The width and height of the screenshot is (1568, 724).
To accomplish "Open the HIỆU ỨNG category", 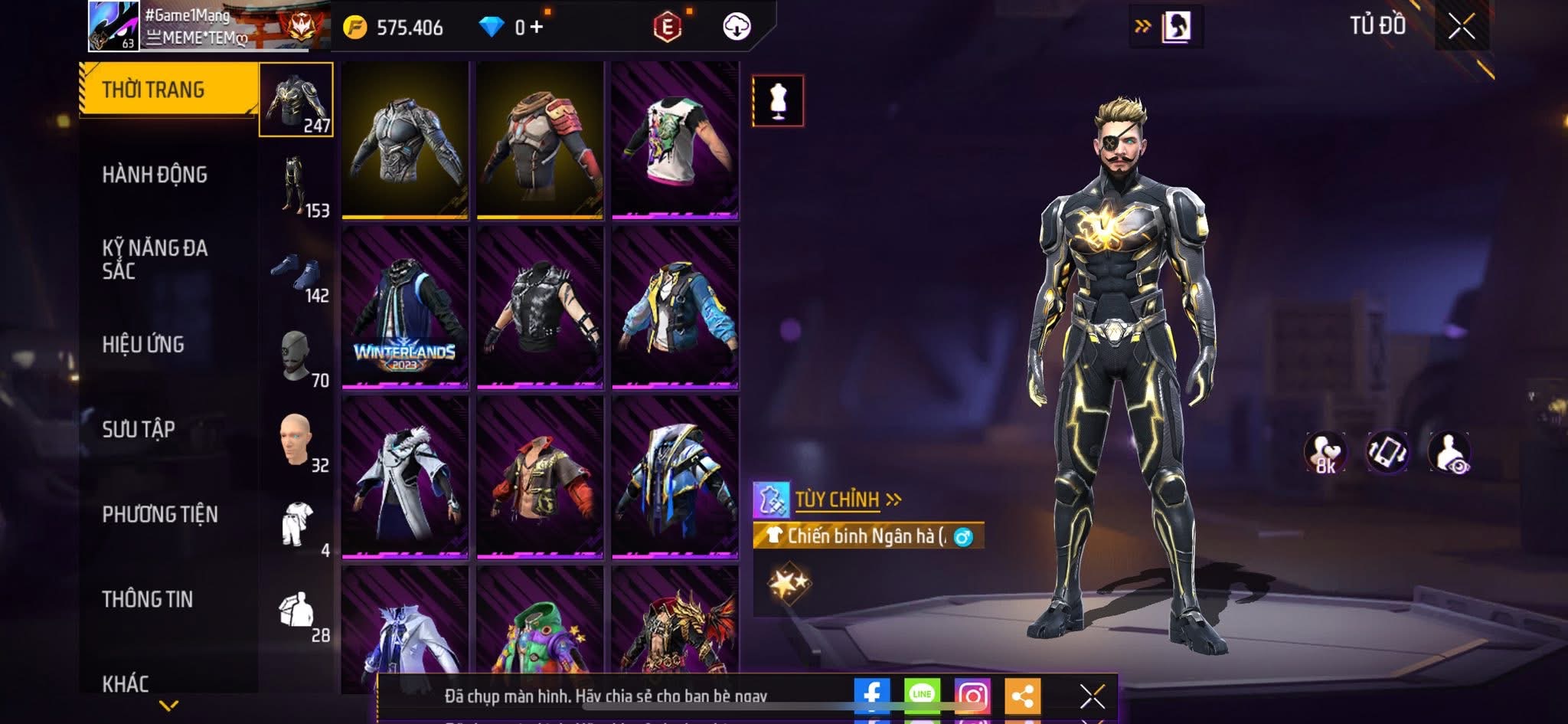I will coord(143,345).
